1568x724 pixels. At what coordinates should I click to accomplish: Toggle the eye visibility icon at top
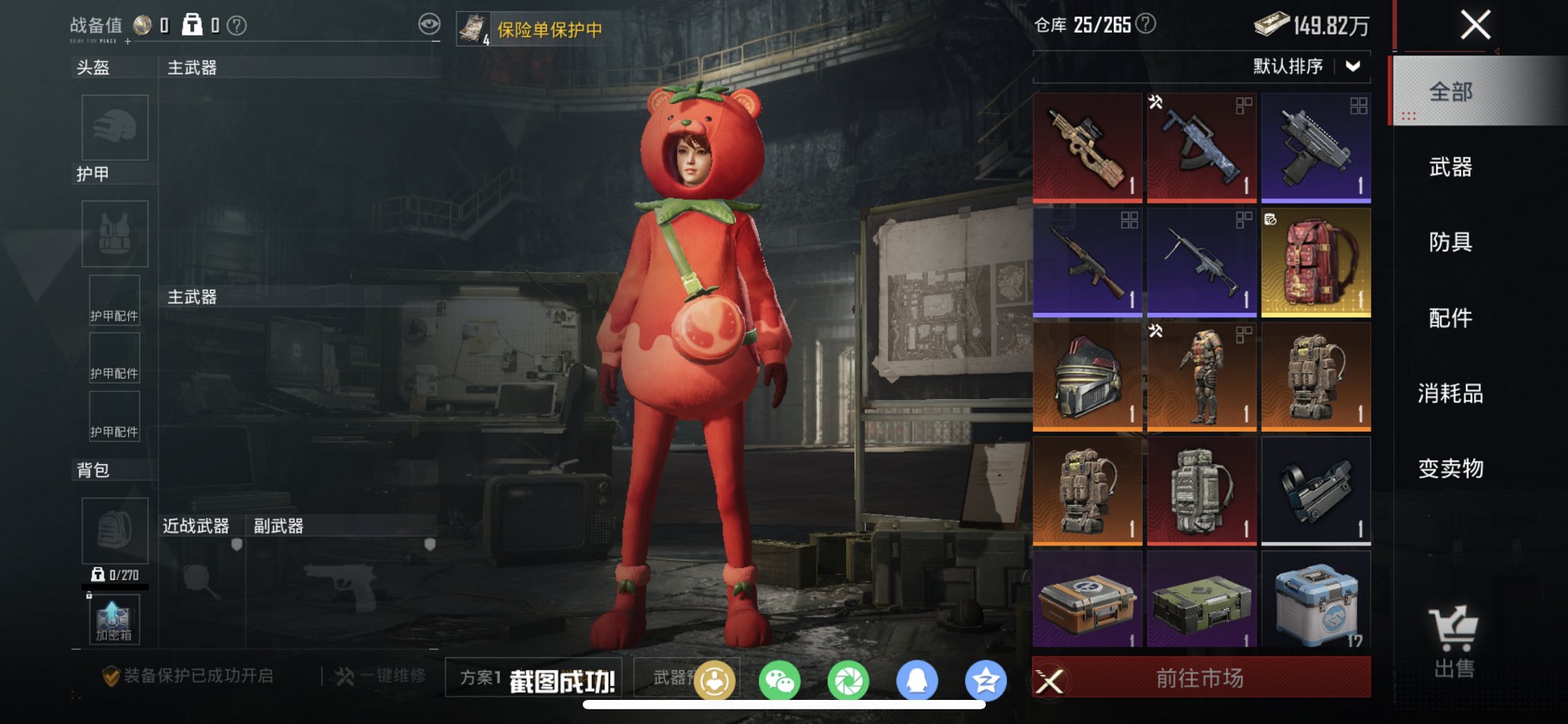tap(431, 23)
